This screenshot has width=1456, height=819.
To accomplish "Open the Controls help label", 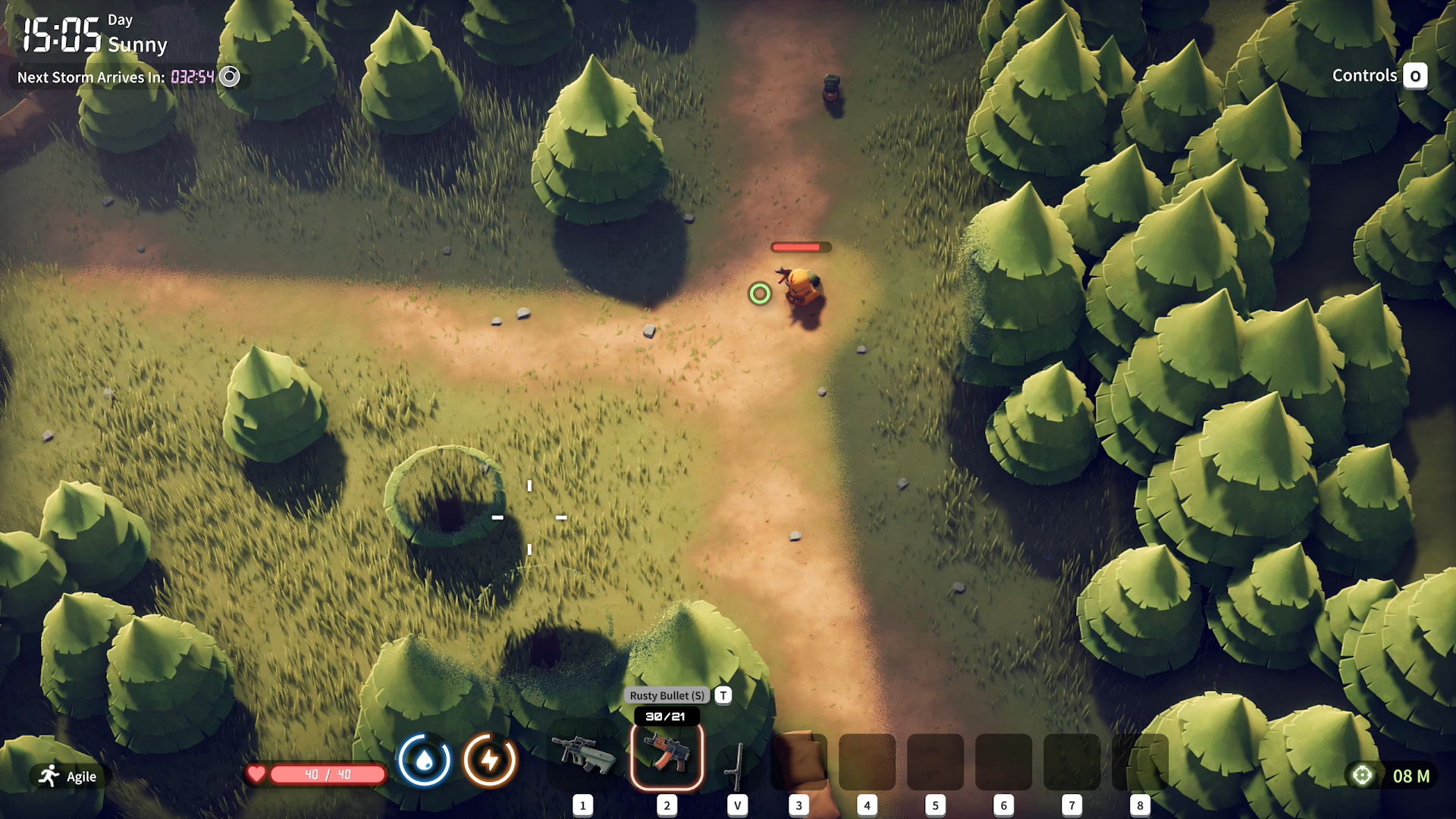I will [1364, 76].
